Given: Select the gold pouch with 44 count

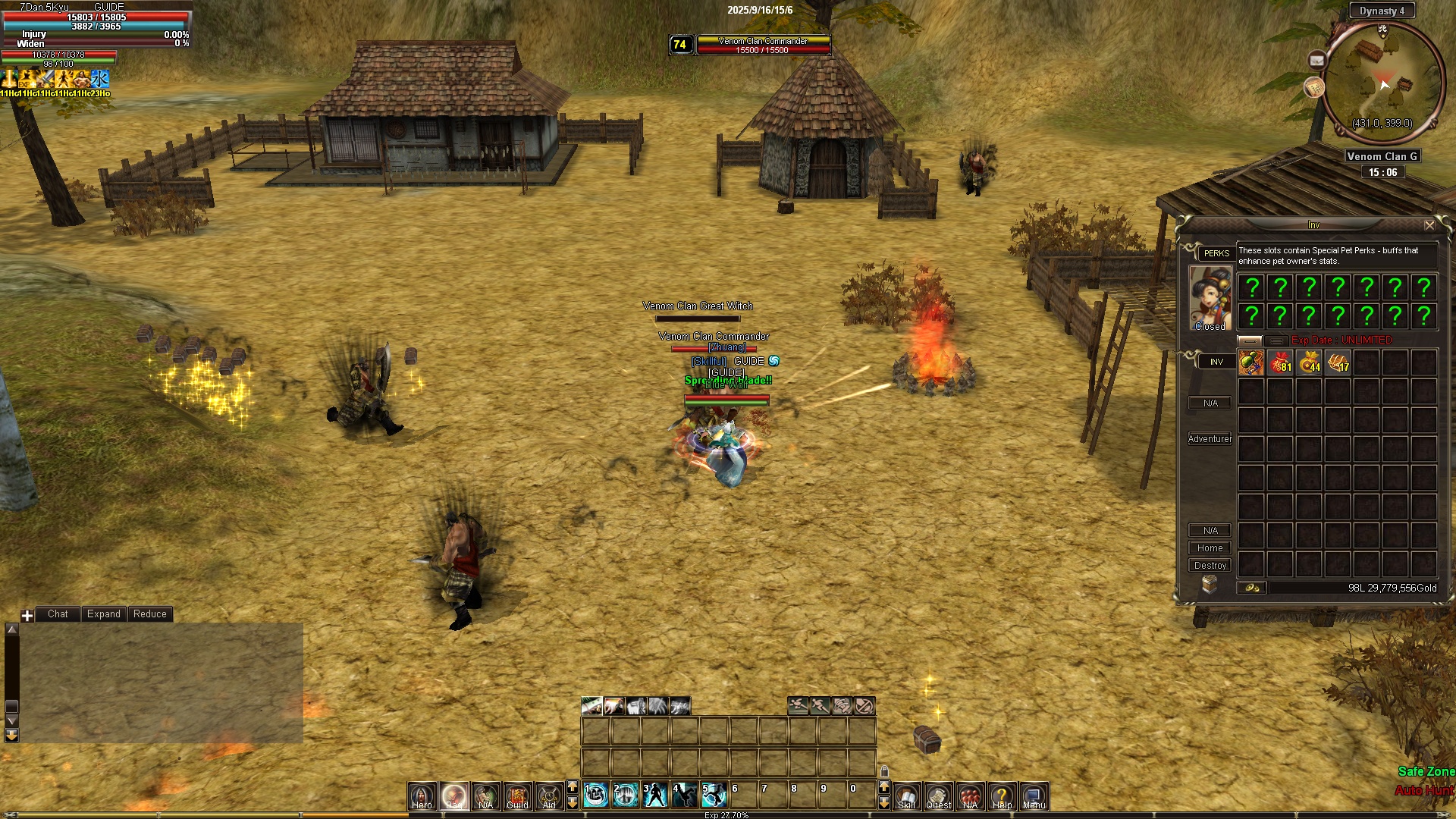Looking at the screenshot, I should (1309, 362).
